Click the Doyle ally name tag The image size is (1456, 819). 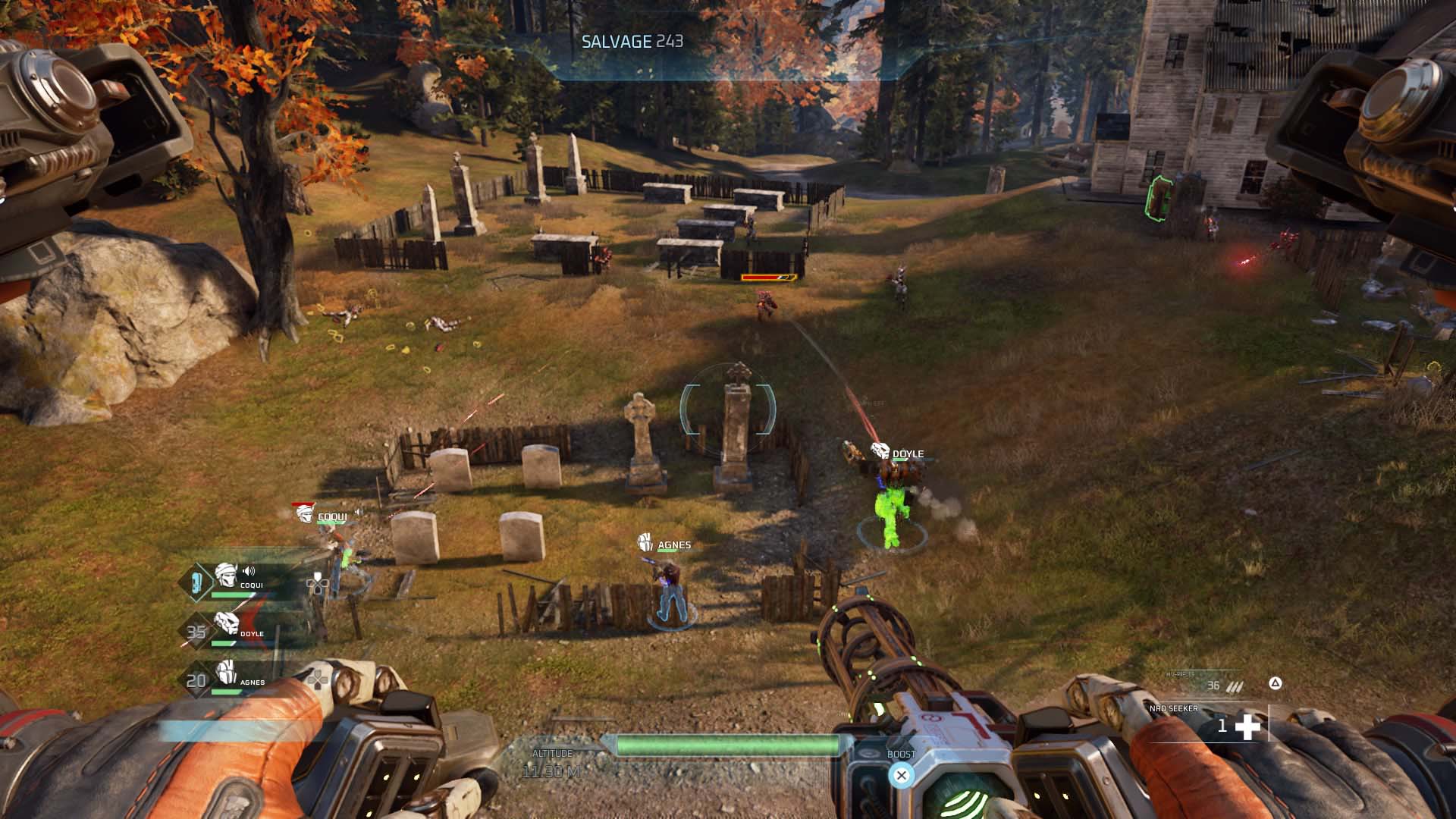[x=907, y=453]
